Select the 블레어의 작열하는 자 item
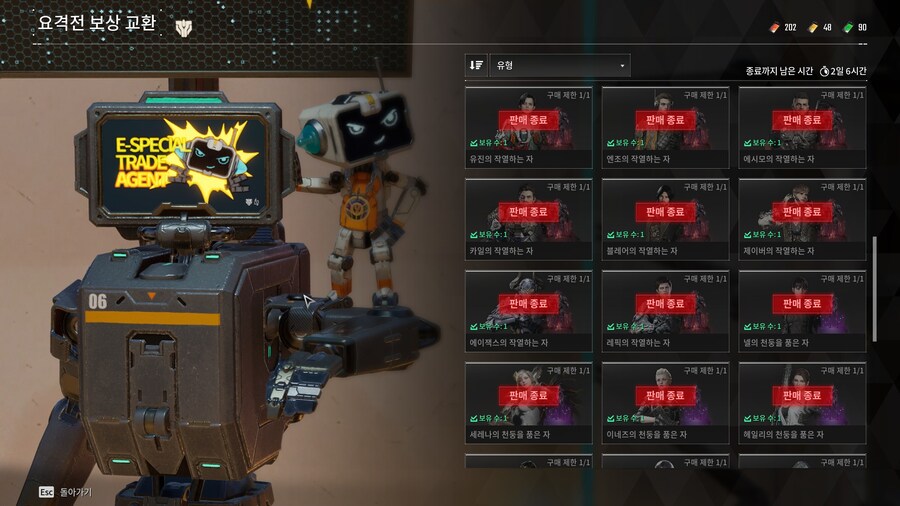This screenshot has width=900, height=506. (x=665, y=219)
